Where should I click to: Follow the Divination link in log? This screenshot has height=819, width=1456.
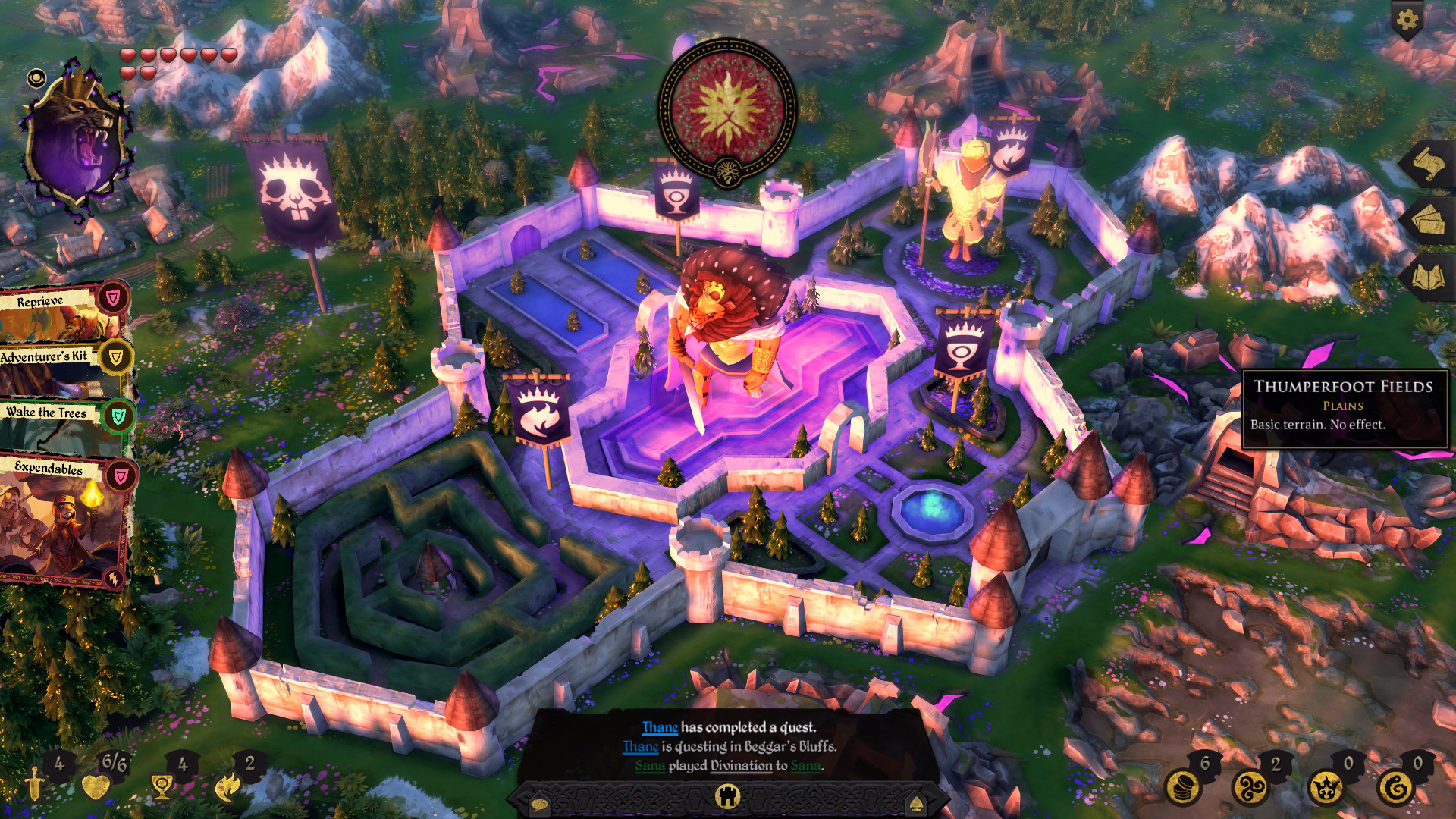pos(741,766)
